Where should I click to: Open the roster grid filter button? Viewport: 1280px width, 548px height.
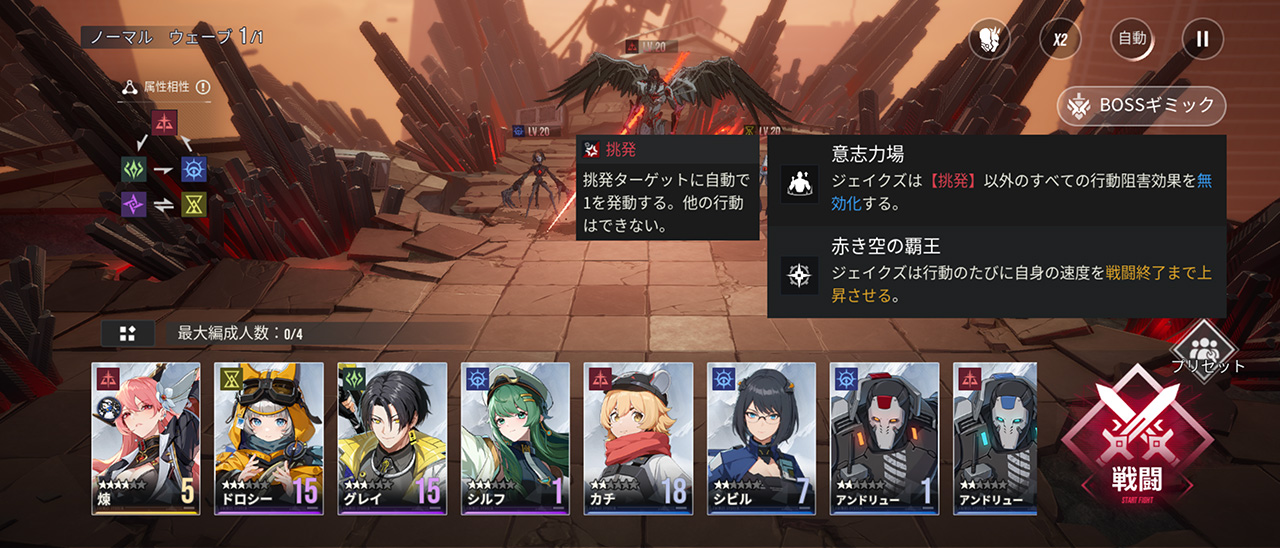click(128, 334)
